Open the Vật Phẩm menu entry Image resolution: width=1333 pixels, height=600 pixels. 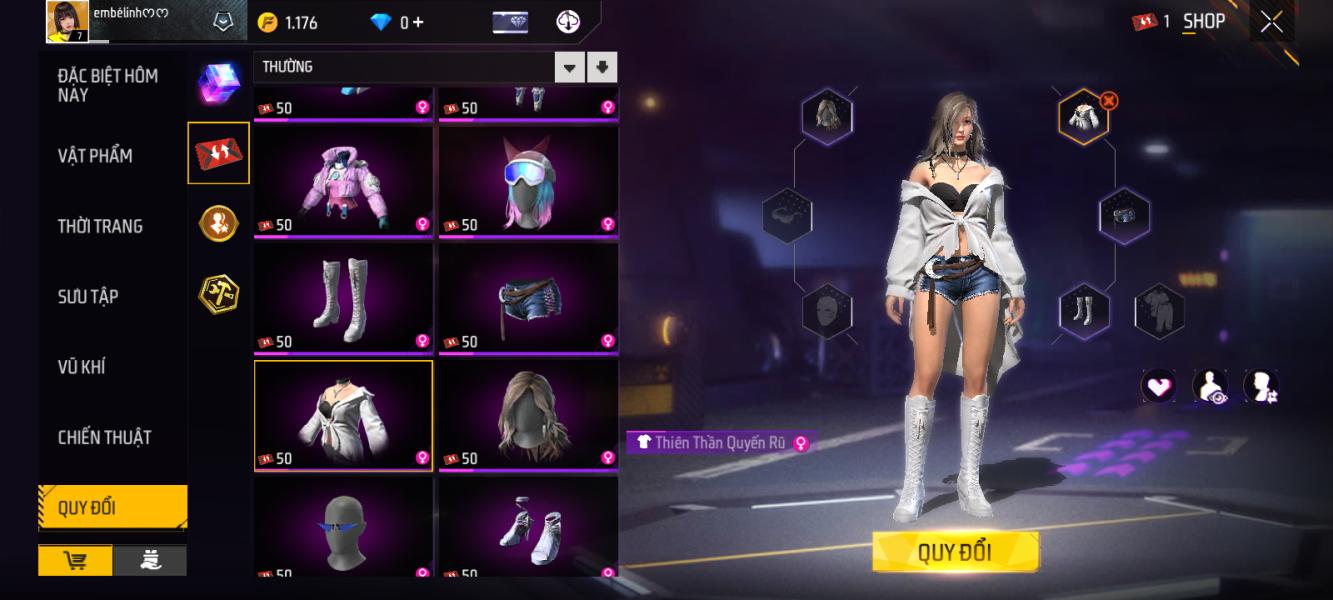click(95, 156)
